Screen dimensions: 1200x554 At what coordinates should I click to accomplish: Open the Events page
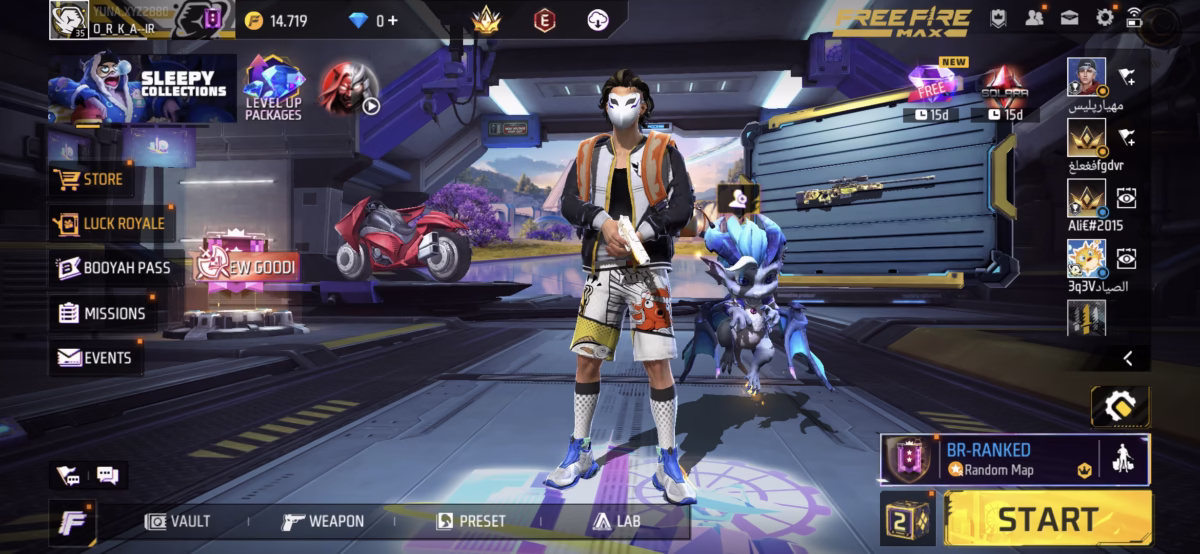pyautogui.click(x=95, y=357)
